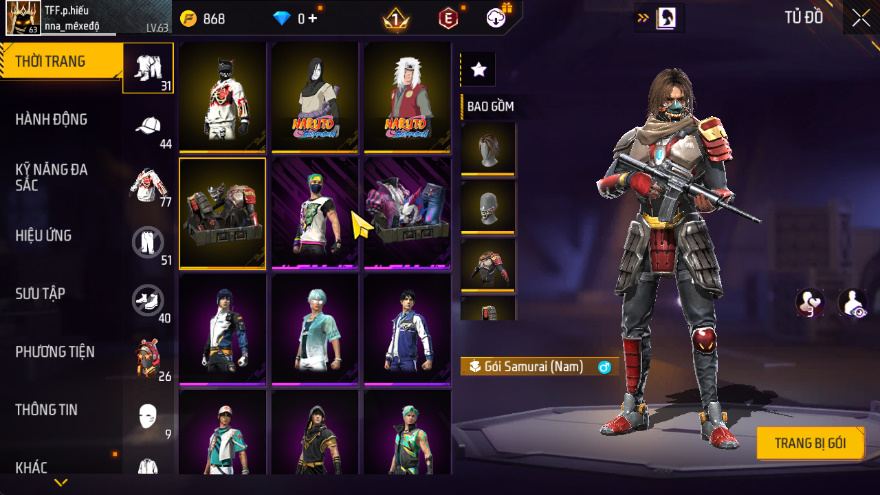Select the hair piece in Bao Gồm
This screenshot has width=880, height=495.
(x=488, y=148)
